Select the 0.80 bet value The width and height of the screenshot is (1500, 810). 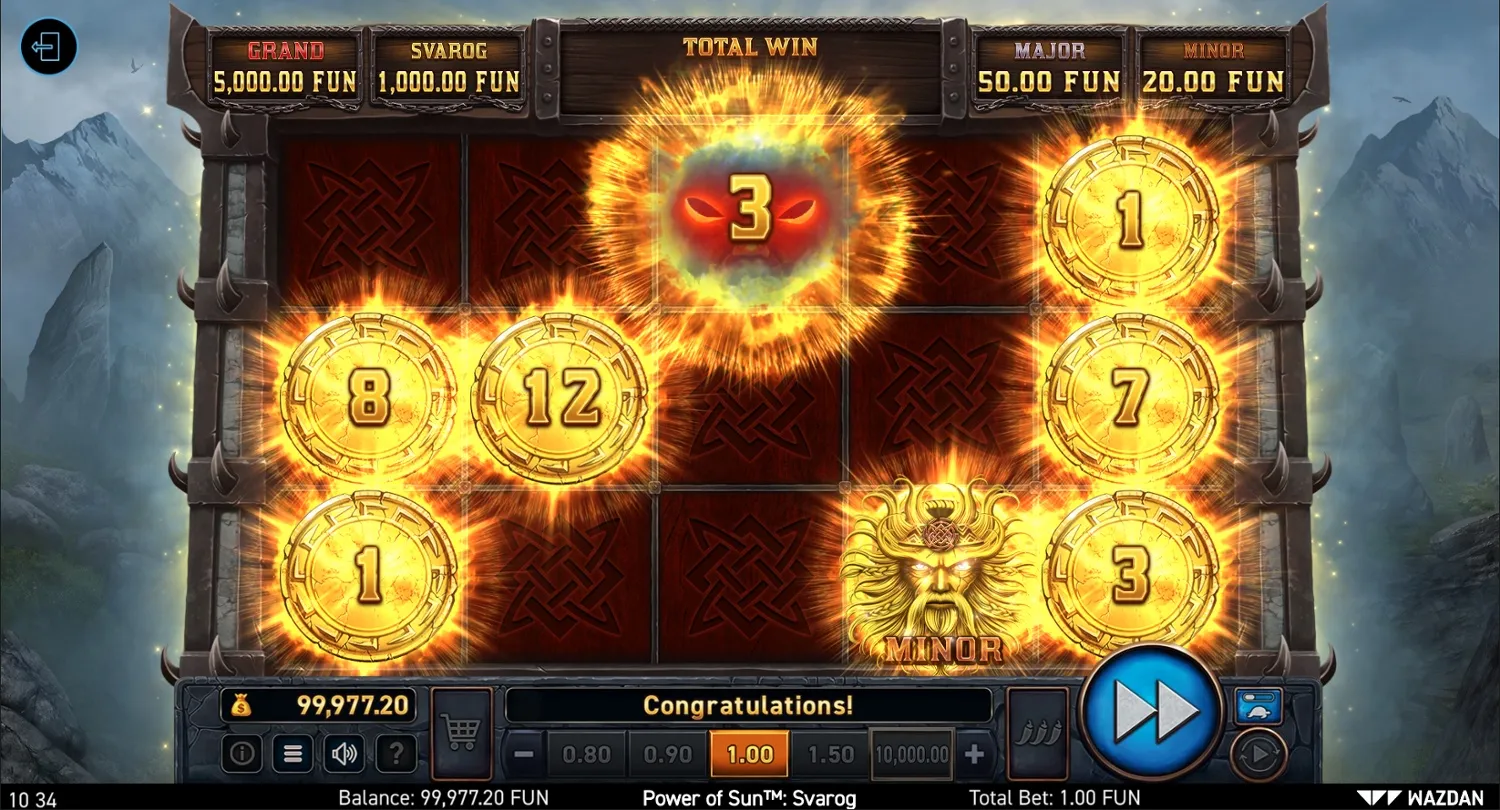[588, 754]
